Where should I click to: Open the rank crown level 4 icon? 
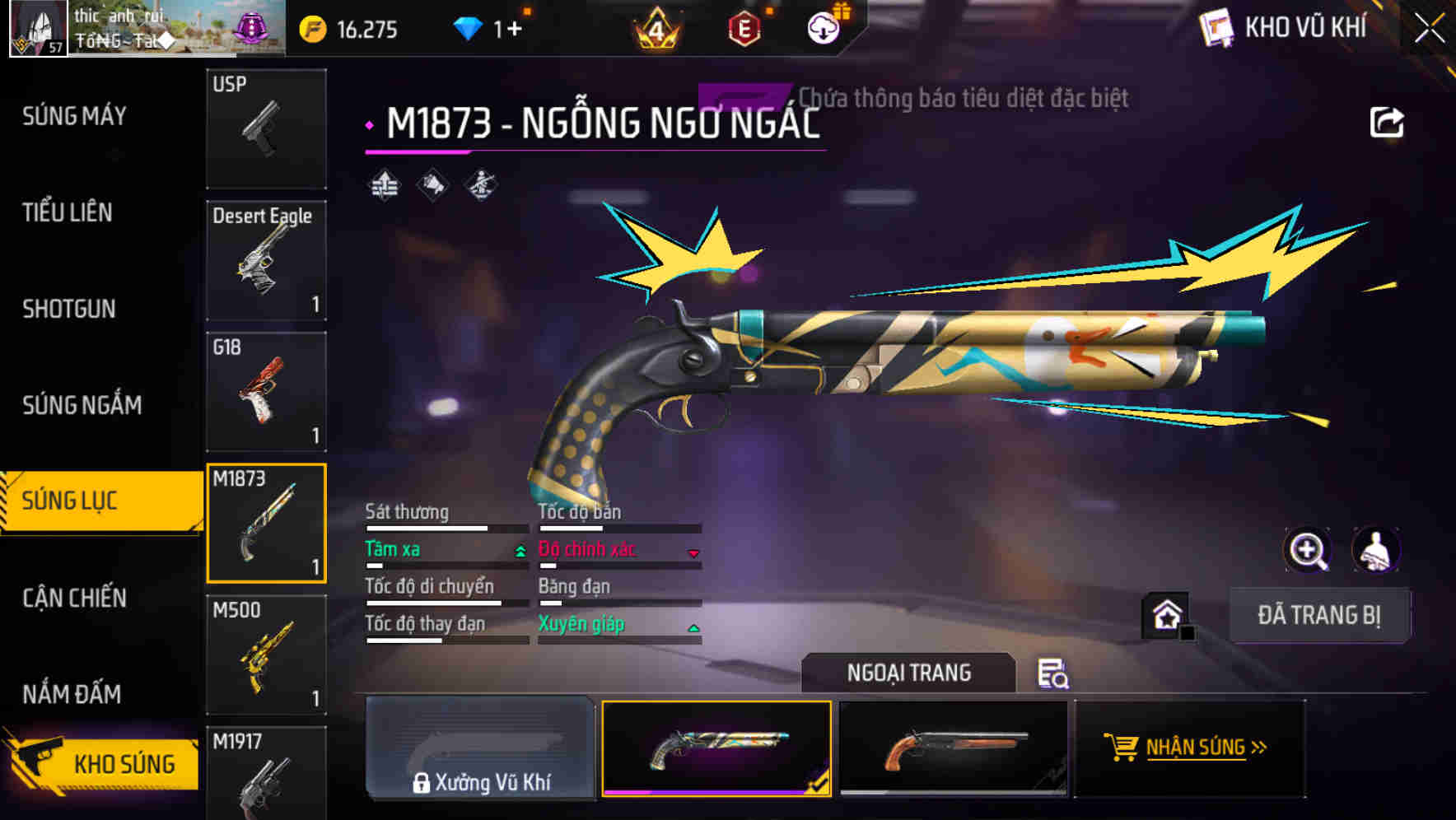[655, 28]
